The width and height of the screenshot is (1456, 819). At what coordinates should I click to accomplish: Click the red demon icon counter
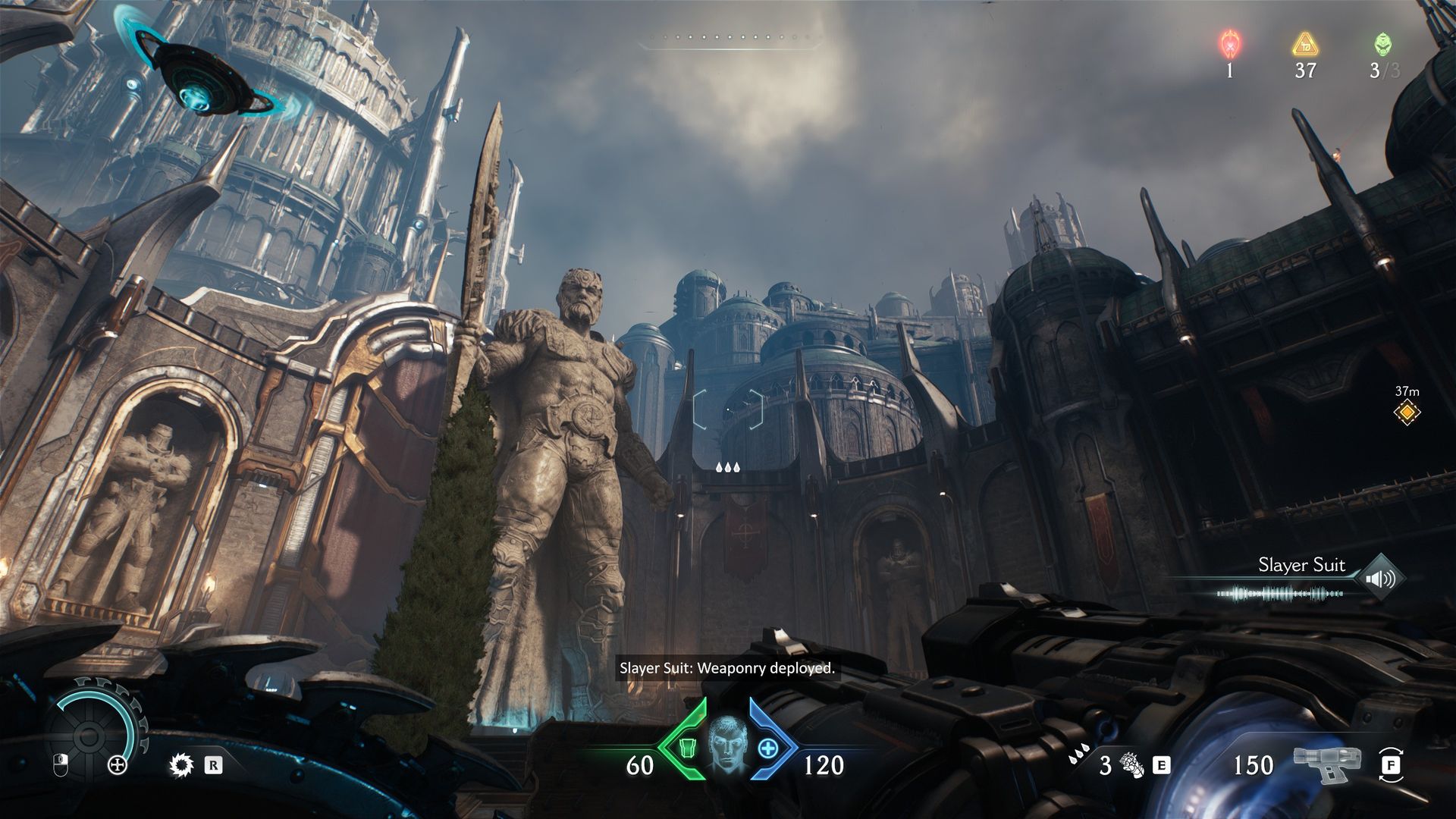pos(1229,44)
